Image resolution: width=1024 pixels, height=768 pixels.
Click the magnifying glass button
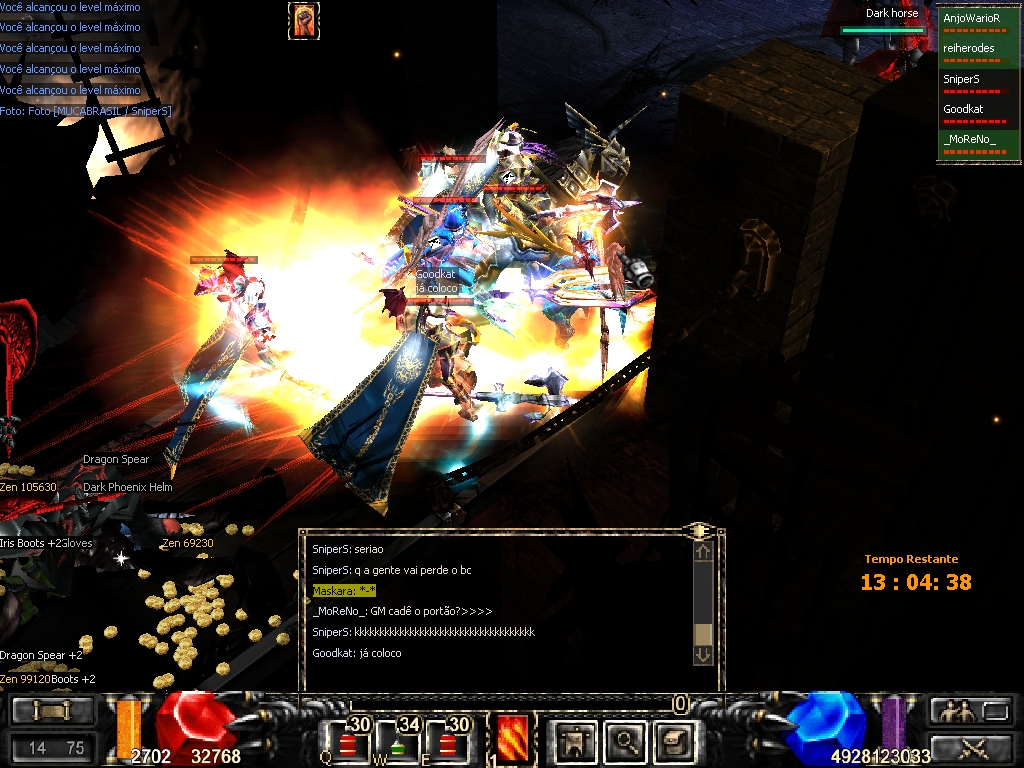coord(627,741)
